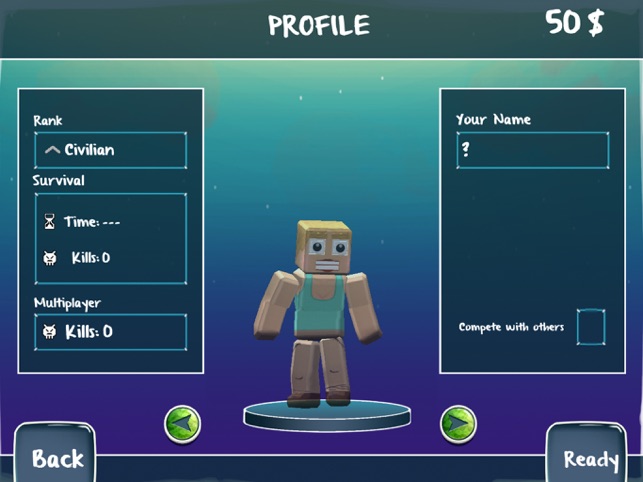
Task: Click the Your Name text field
Action: 532,150
